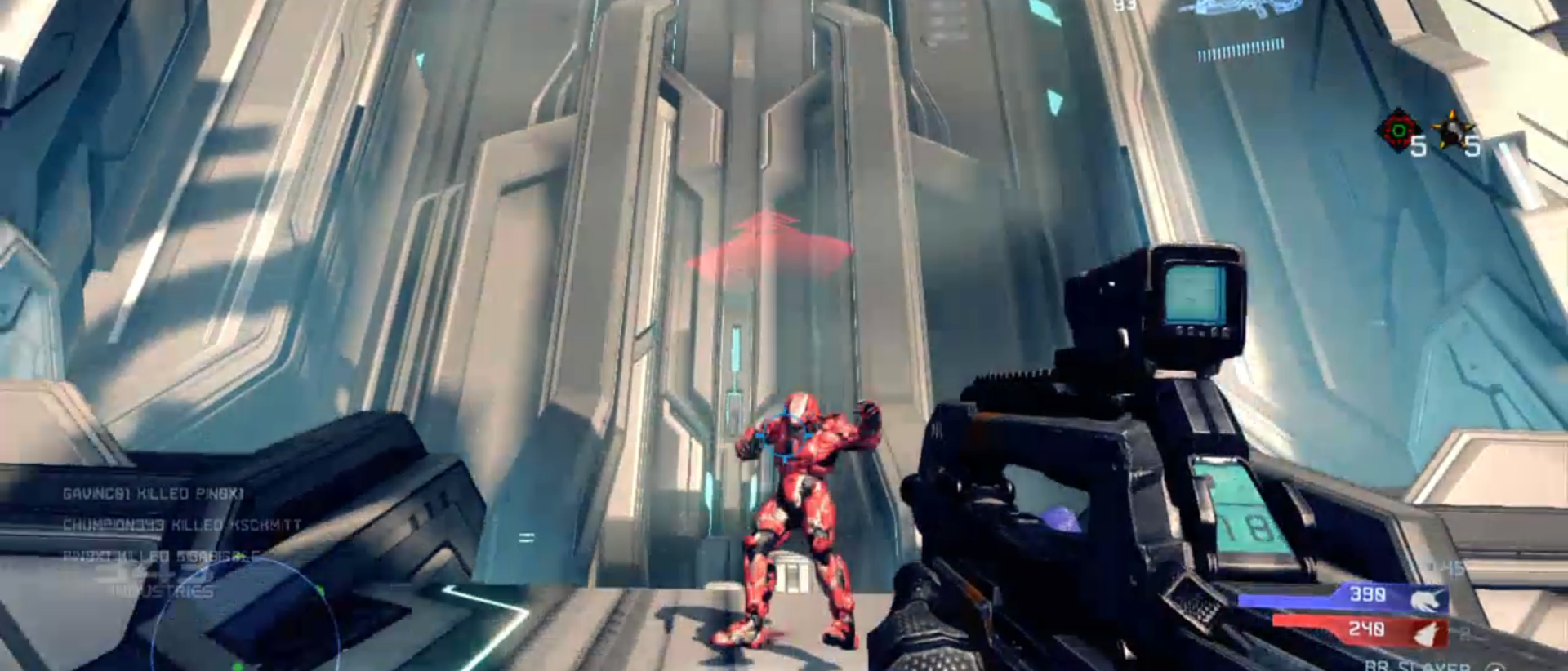Select the red frag grenade icon
The height and width of the screenshot is (671, 1568).
click(1397, 130)
